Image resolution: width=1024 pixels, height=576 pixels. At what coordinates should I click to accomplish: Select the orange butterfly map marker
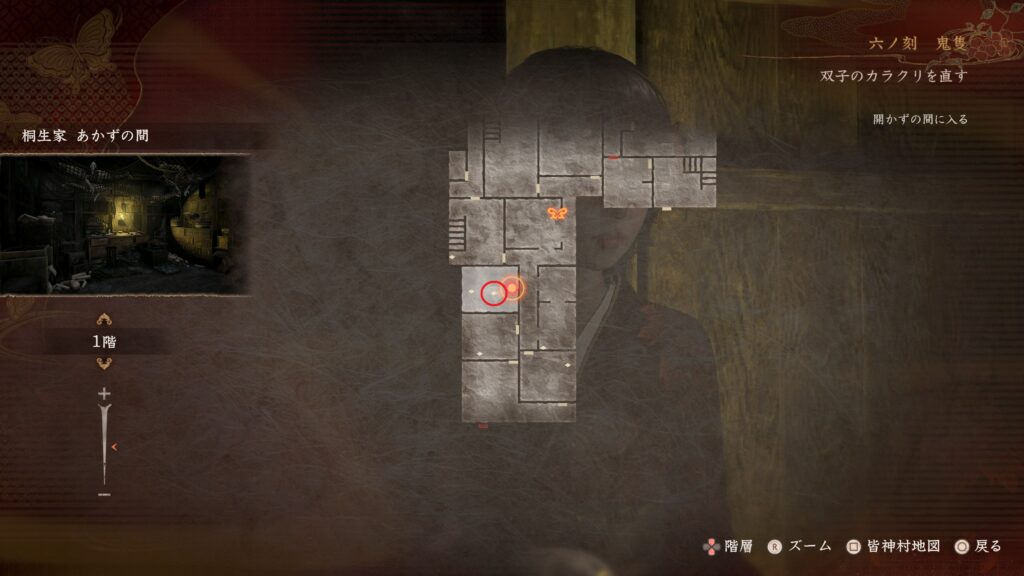[x=557, y=213]
